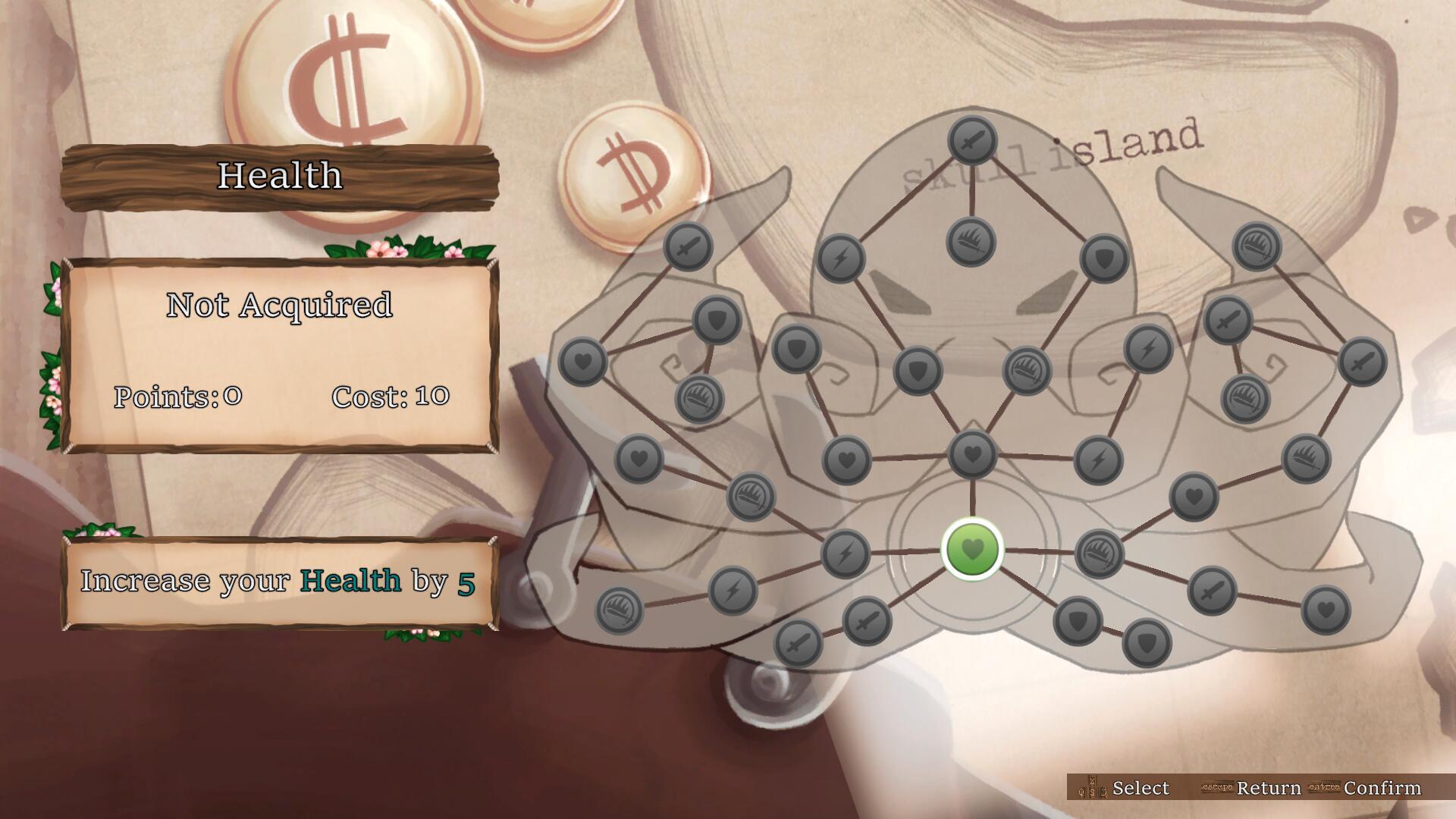Select the claw node just right of the green node
Screen dimensions: 1456x819
(1099, 552)
